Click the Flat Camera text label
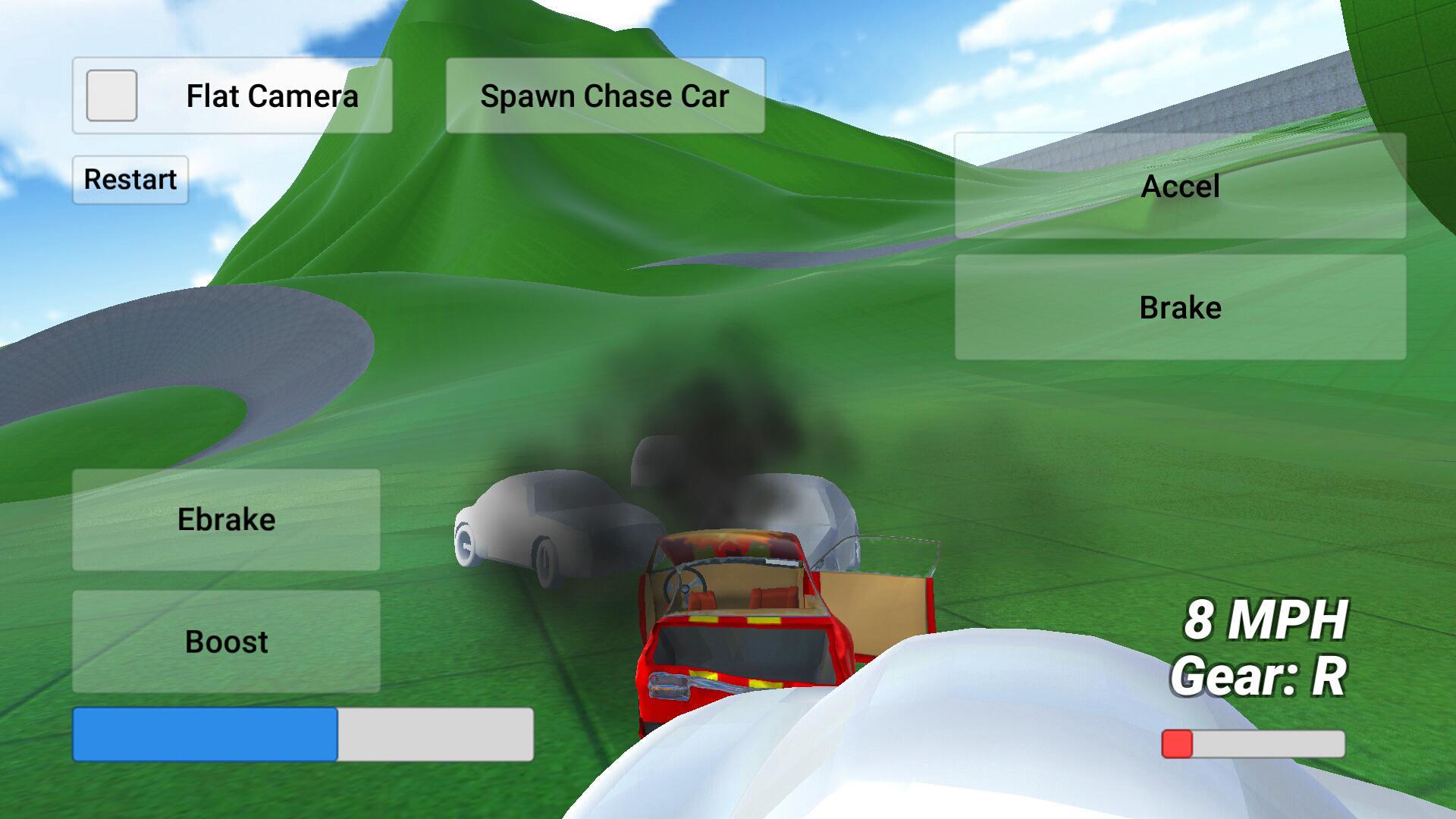This screenshot has height=819, width=1456. point(273,96)
